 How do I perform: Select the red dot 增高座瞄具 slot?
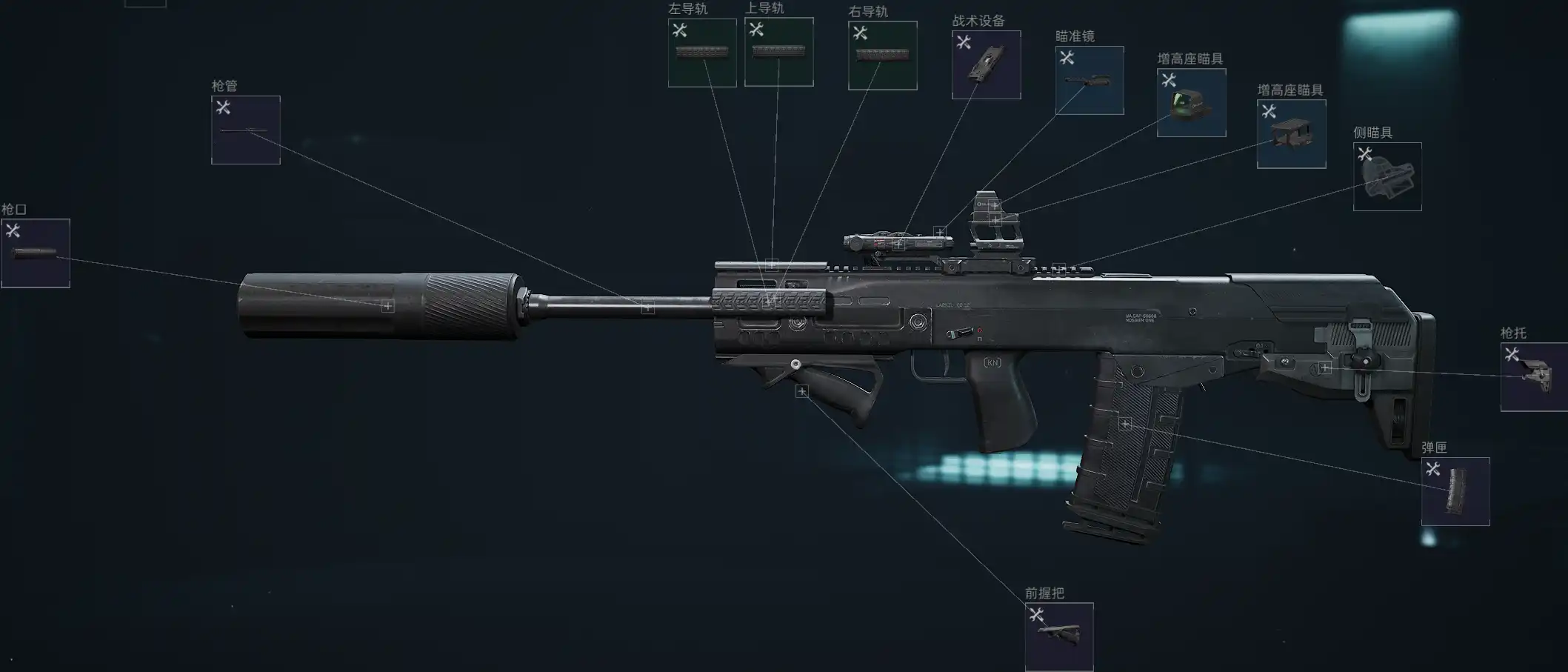tap(1191, 103)
